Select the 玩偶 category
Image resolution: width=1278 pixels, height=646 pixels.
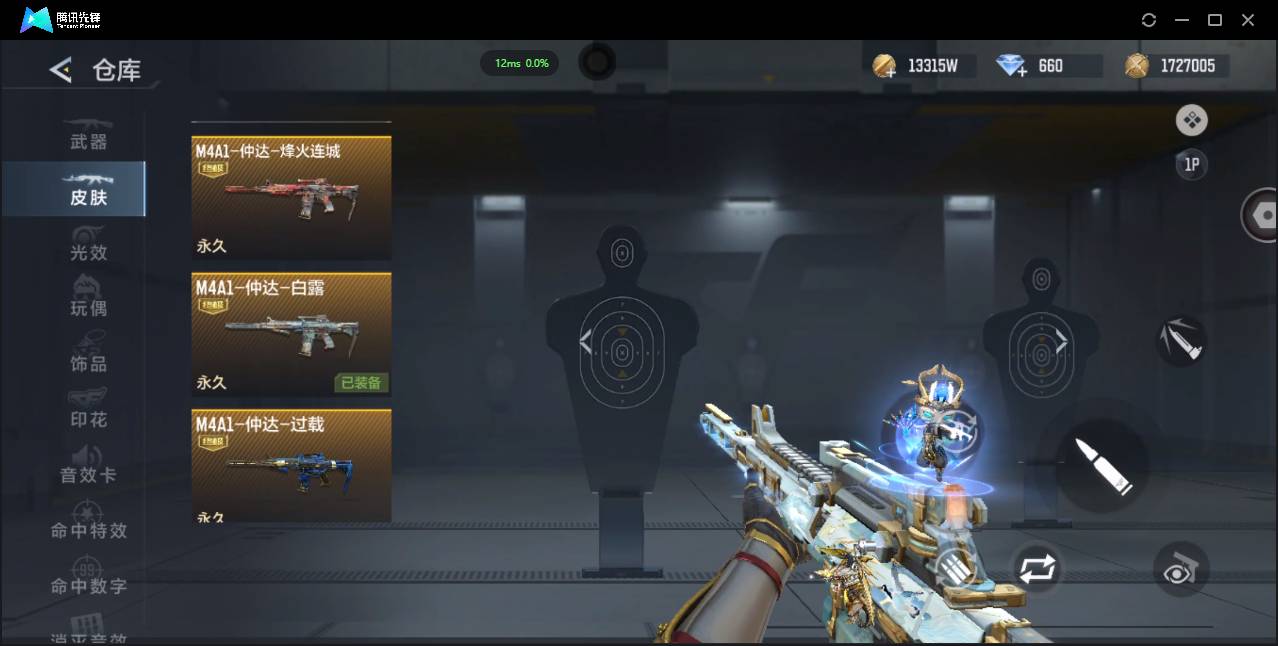click(x=88, y=300)
